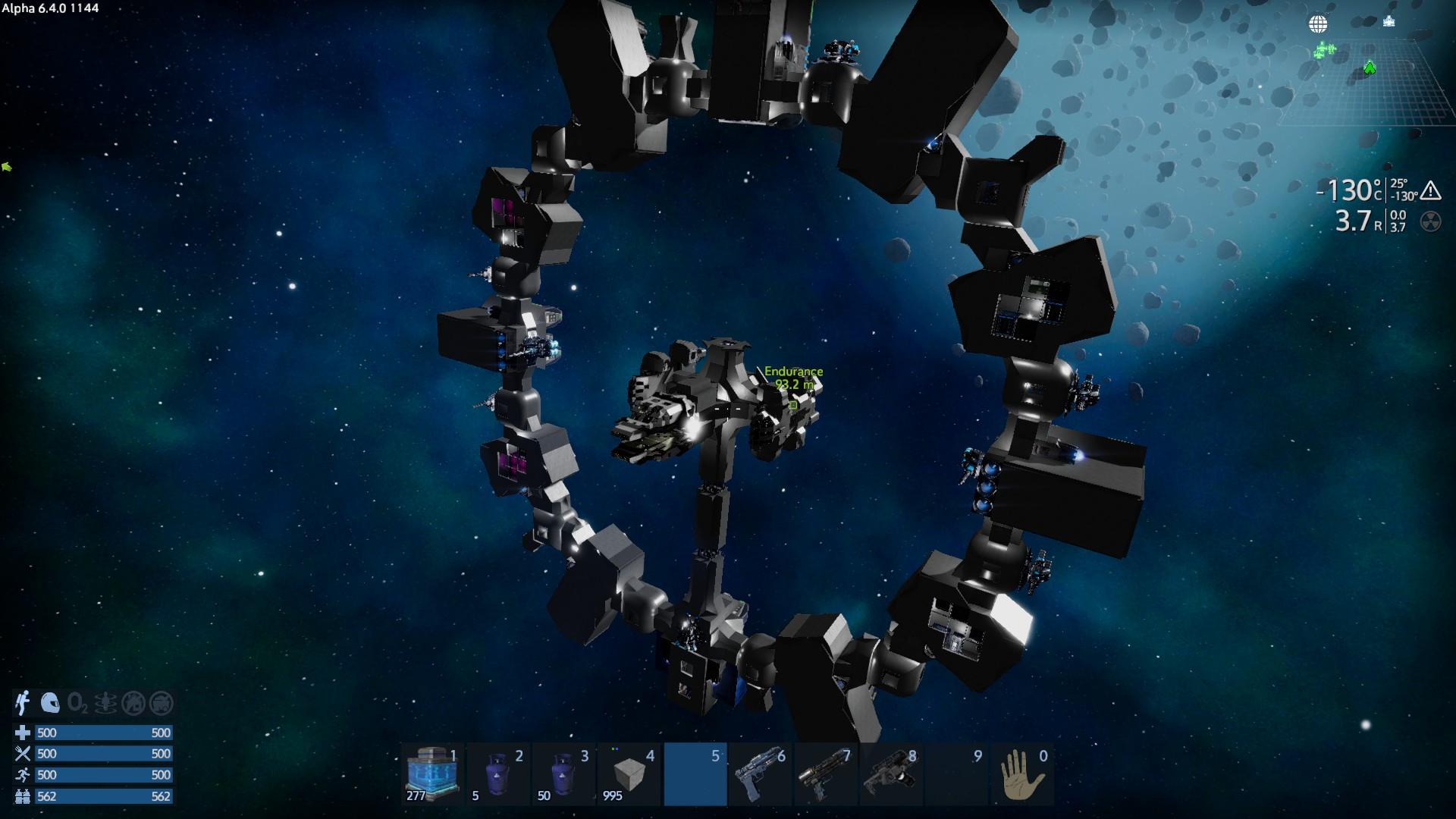Screen dimensions: 1456x819
Task: Switch to the bare hand slot 0
Action: pos(1021,774)
